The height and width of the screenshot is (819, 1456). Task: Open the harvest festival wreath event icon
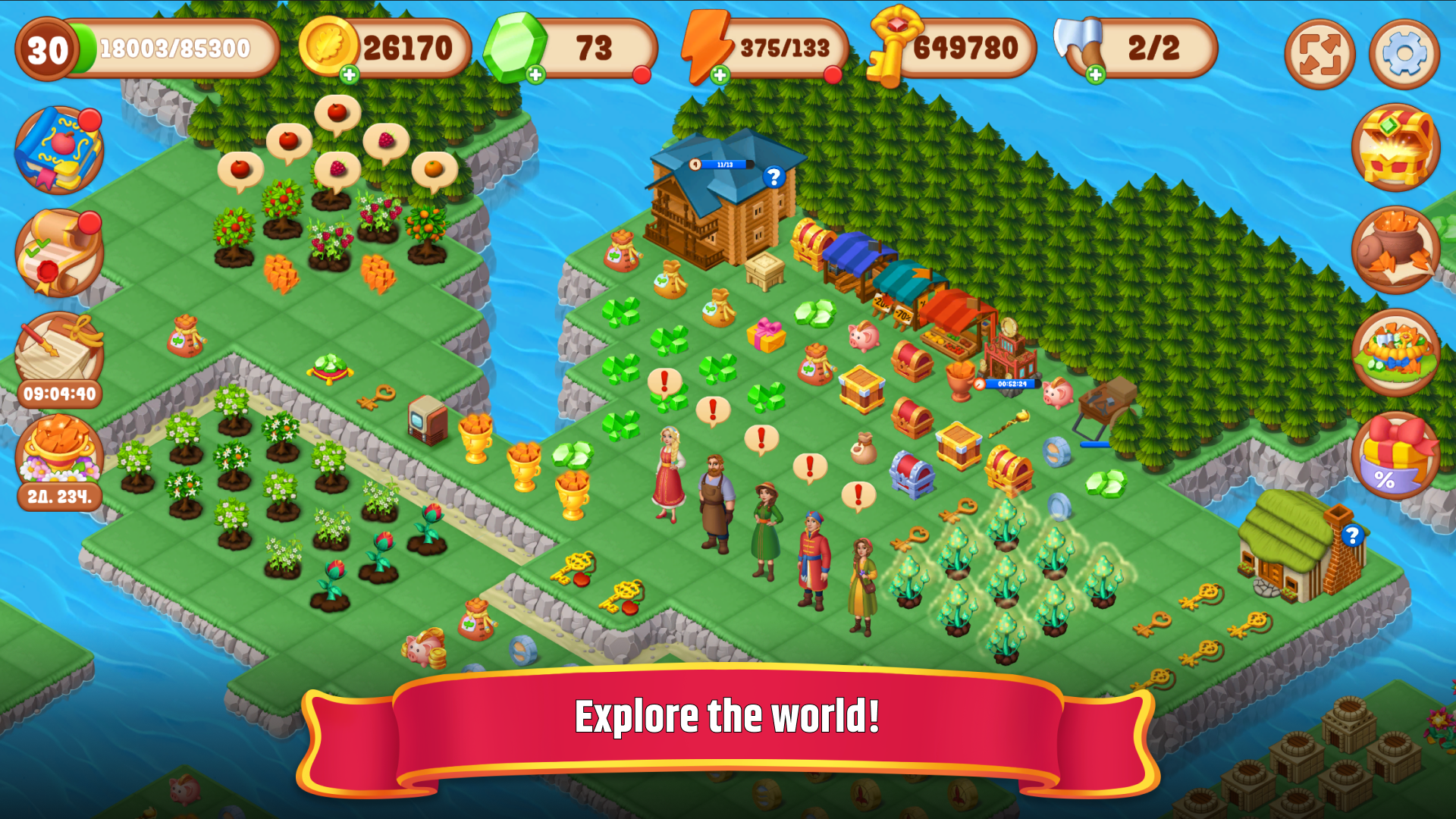[x=1398, y=353]
